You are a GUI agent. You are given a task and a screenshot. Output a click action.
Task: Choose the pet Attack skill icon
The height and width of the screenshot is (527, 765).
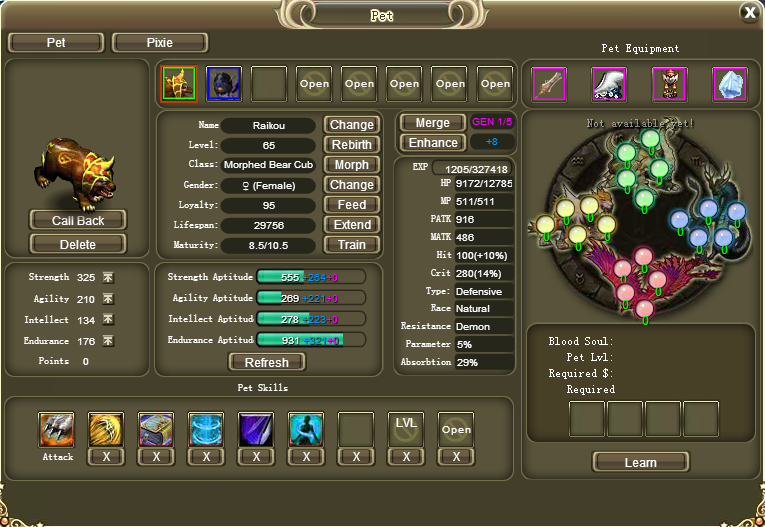coord(57,429)
